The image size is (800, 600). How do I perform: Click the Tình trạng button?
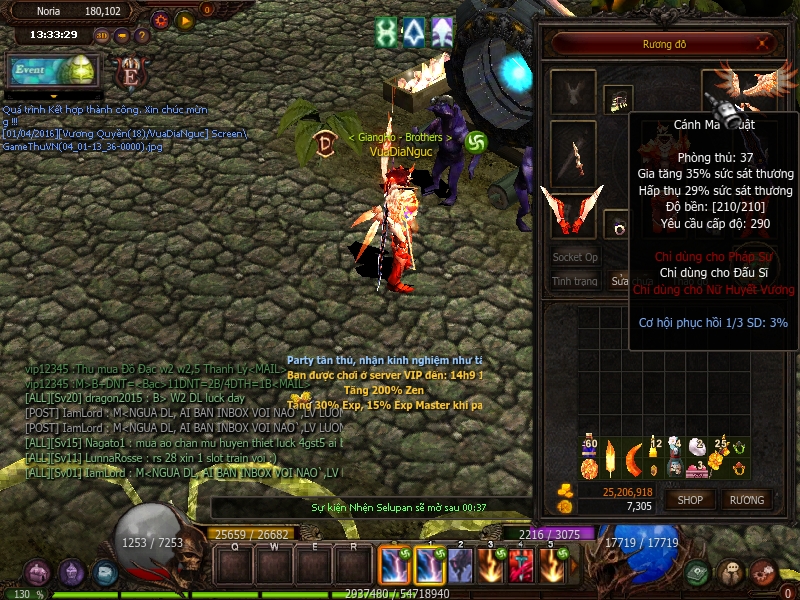point(575,282)
